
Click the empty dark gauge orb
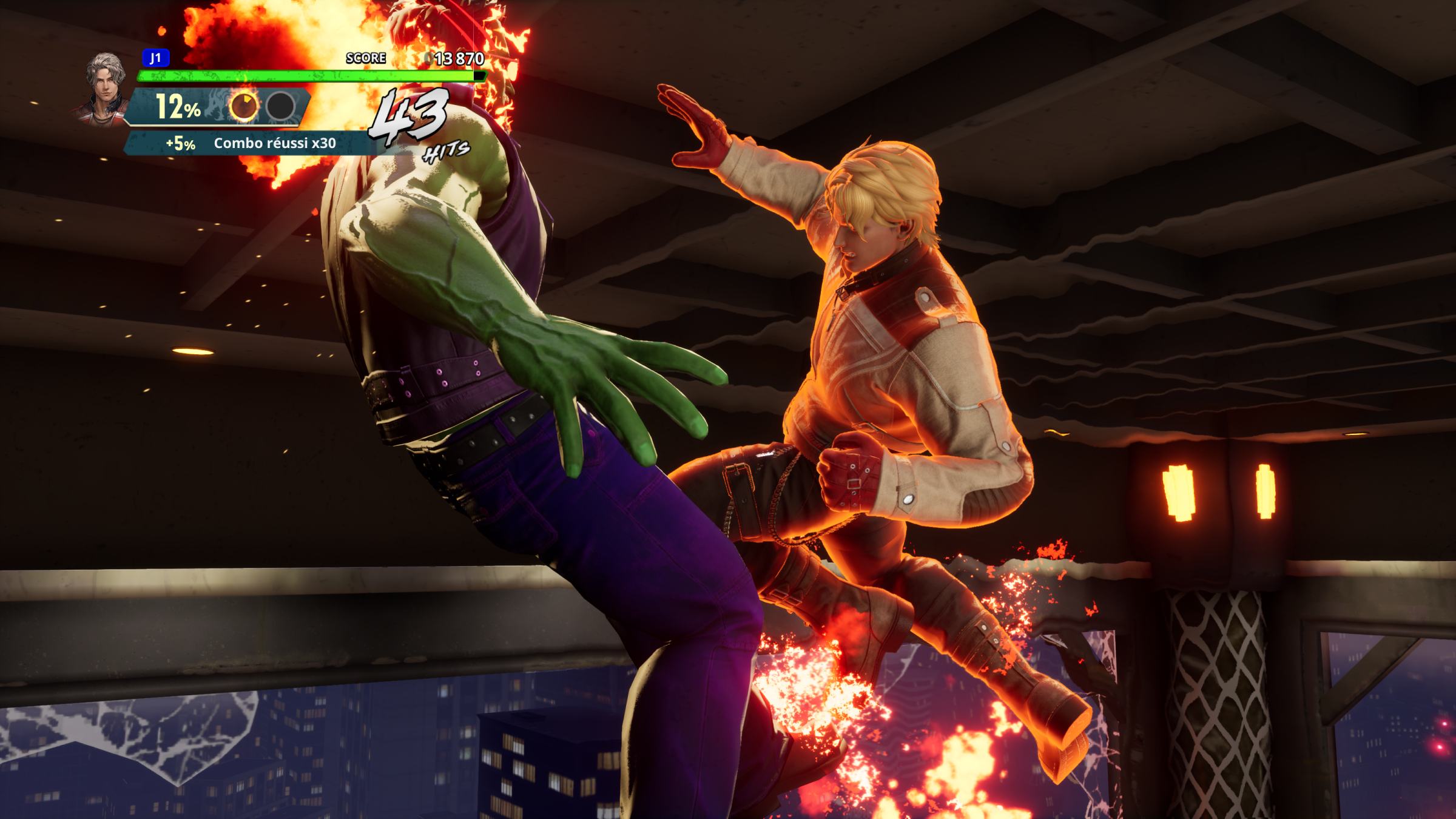[280, 107]
